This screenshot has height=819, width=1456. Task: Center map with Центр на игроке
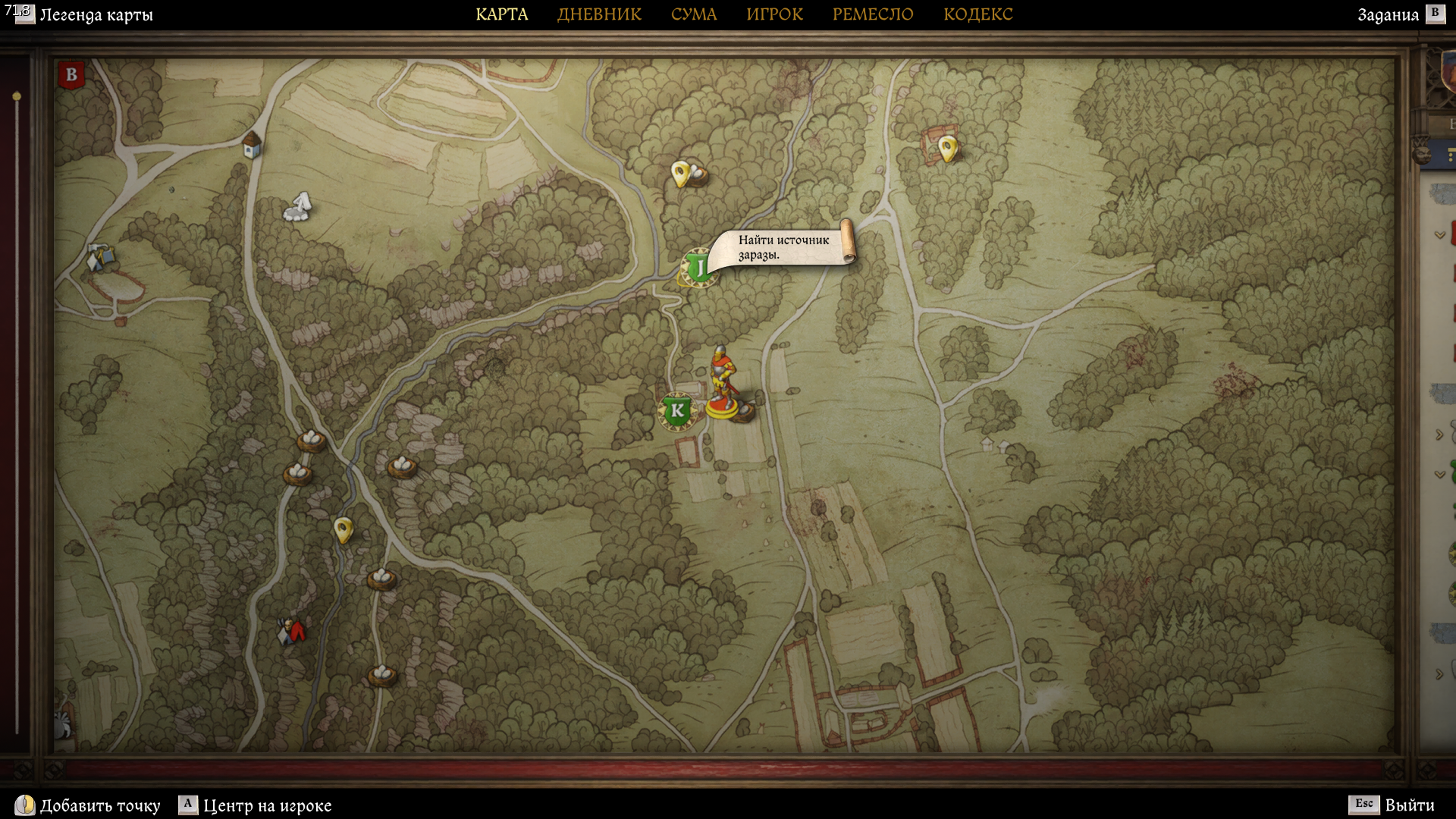266,805
